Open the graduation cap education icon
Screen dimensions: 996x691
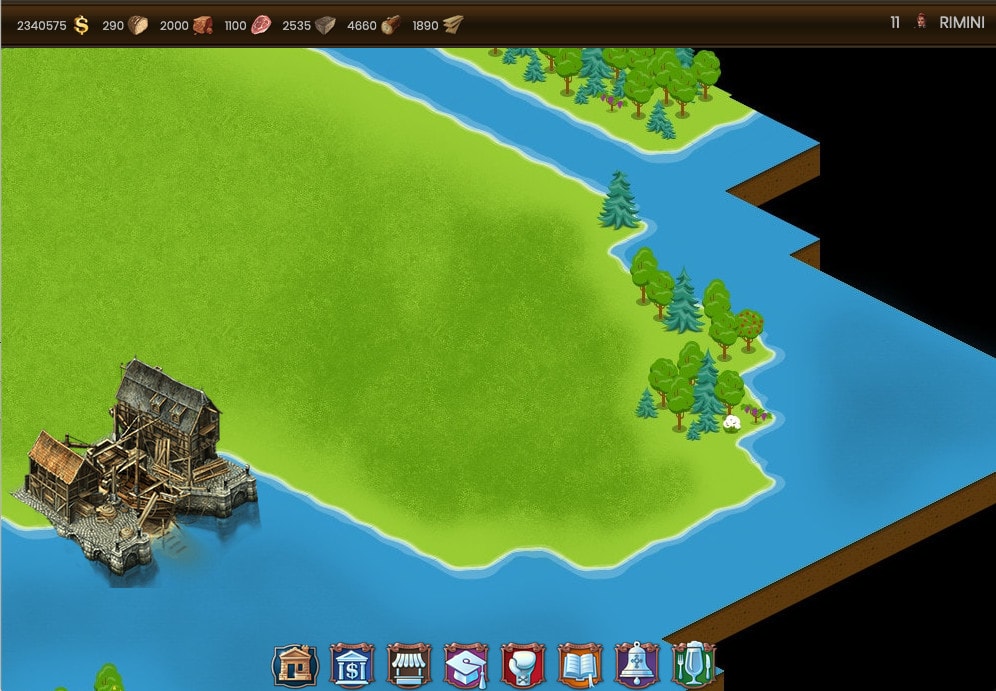pos(466,665)
